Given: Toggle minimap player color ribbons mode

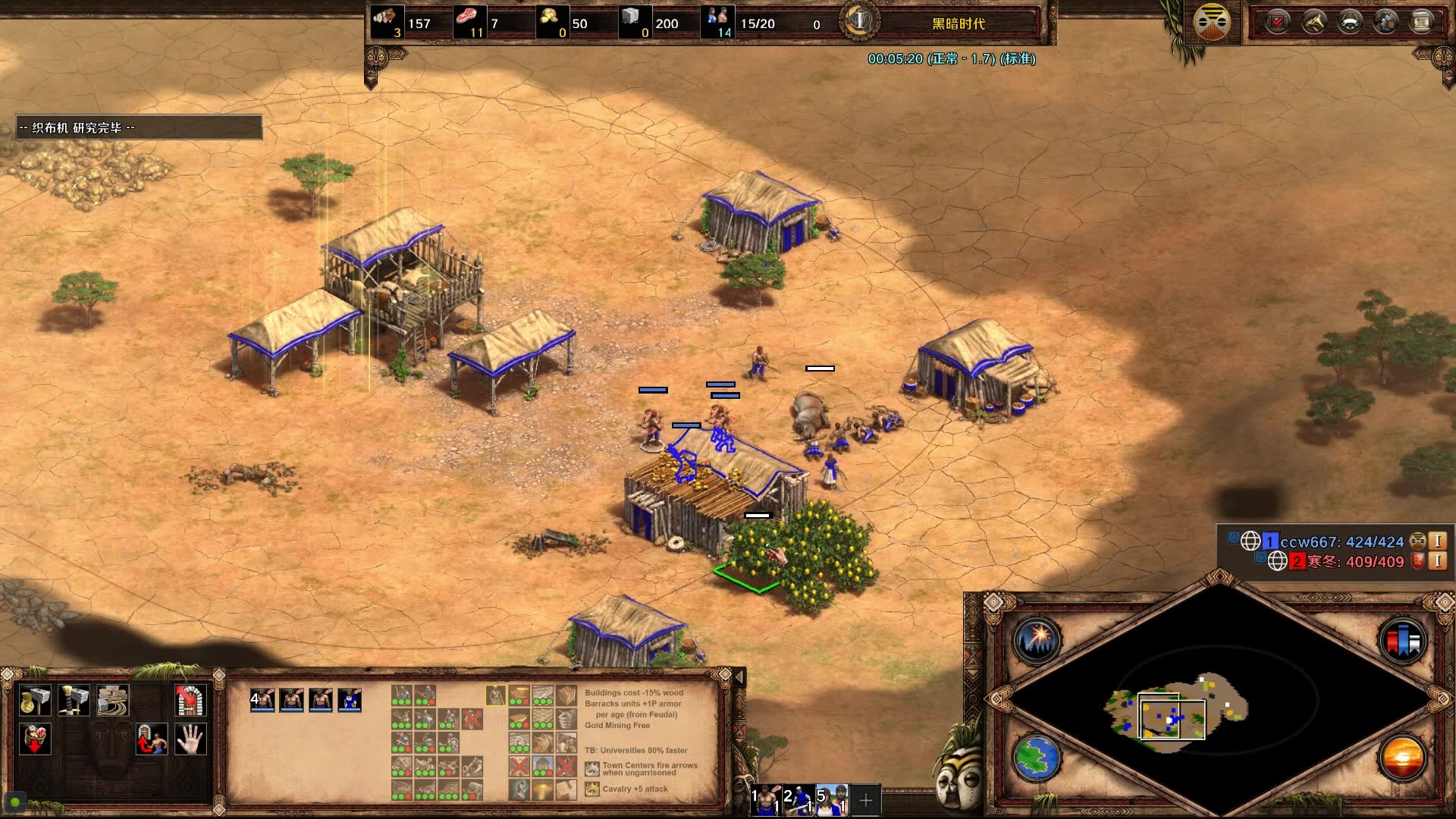Looking at the screenshot, I should pyautogui.click(x=1402, y=641).
